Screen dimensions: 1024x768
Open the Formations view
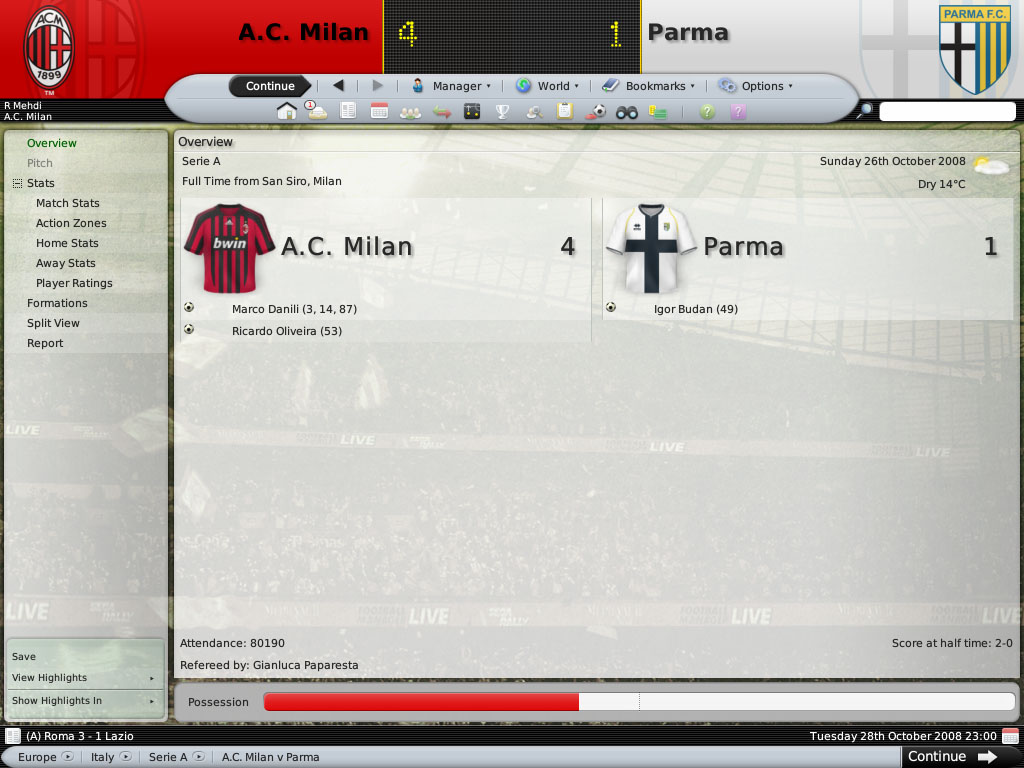[57, 303]
